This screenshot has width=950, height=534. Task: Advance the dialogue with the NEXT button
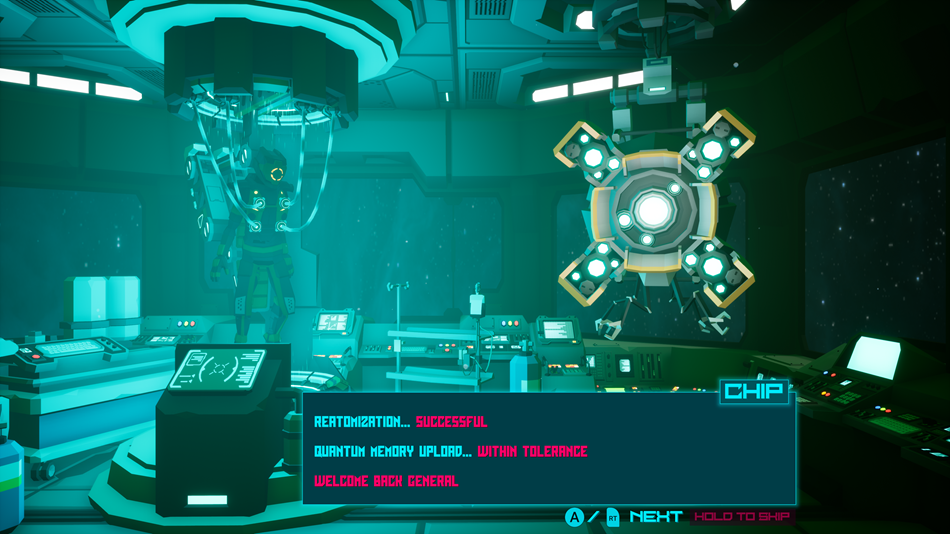pyautogui.click(x=655, y=517)
